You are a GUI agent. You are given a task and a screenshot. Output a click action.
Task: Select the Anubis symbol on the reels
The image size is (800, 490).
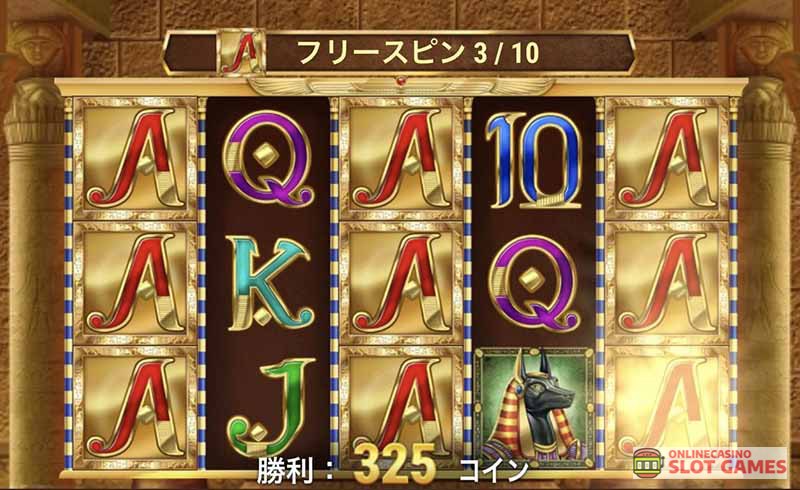tap(532, 406)
